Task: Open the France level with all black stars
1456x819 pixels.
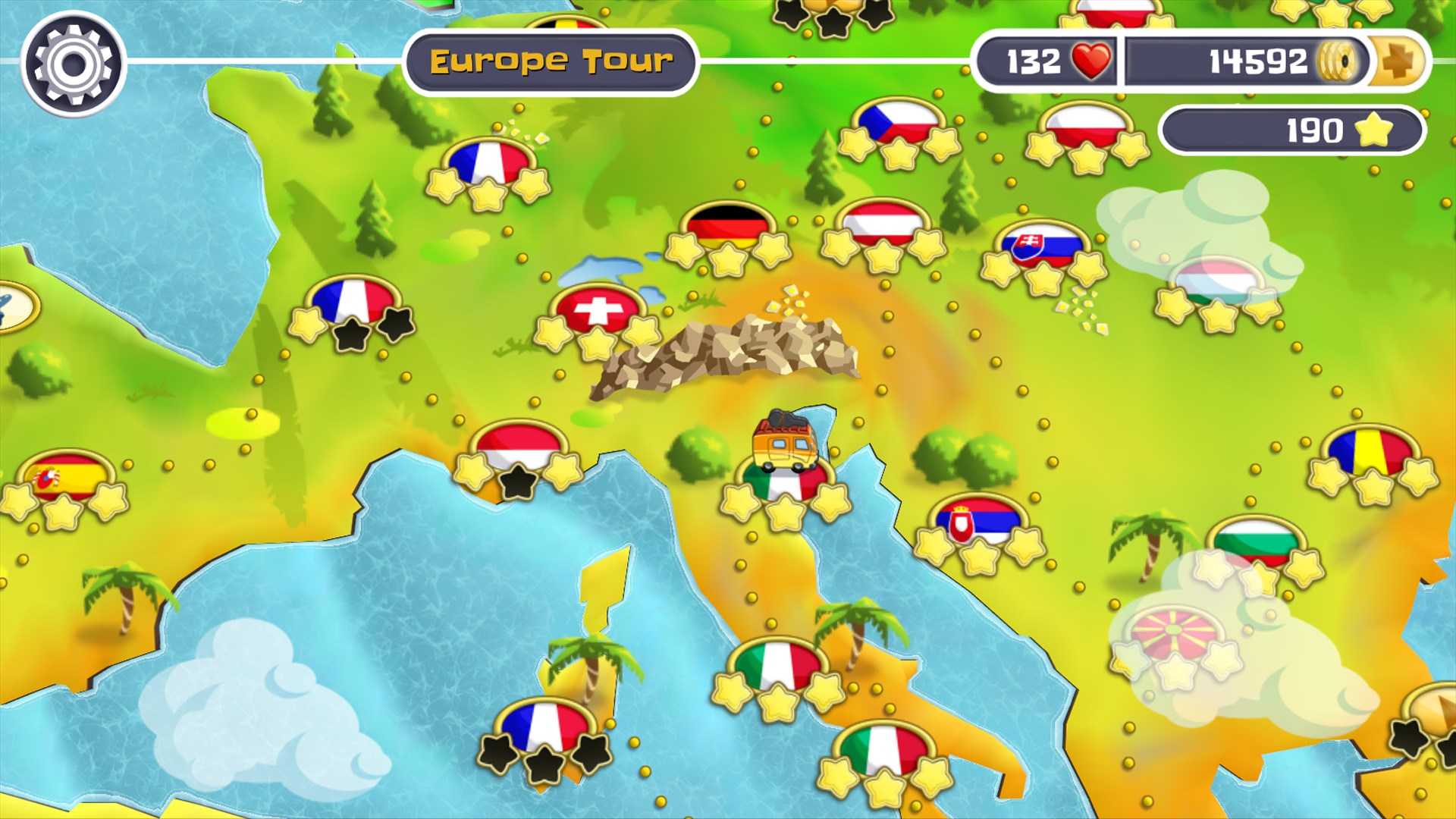Action: click(544, 726)
